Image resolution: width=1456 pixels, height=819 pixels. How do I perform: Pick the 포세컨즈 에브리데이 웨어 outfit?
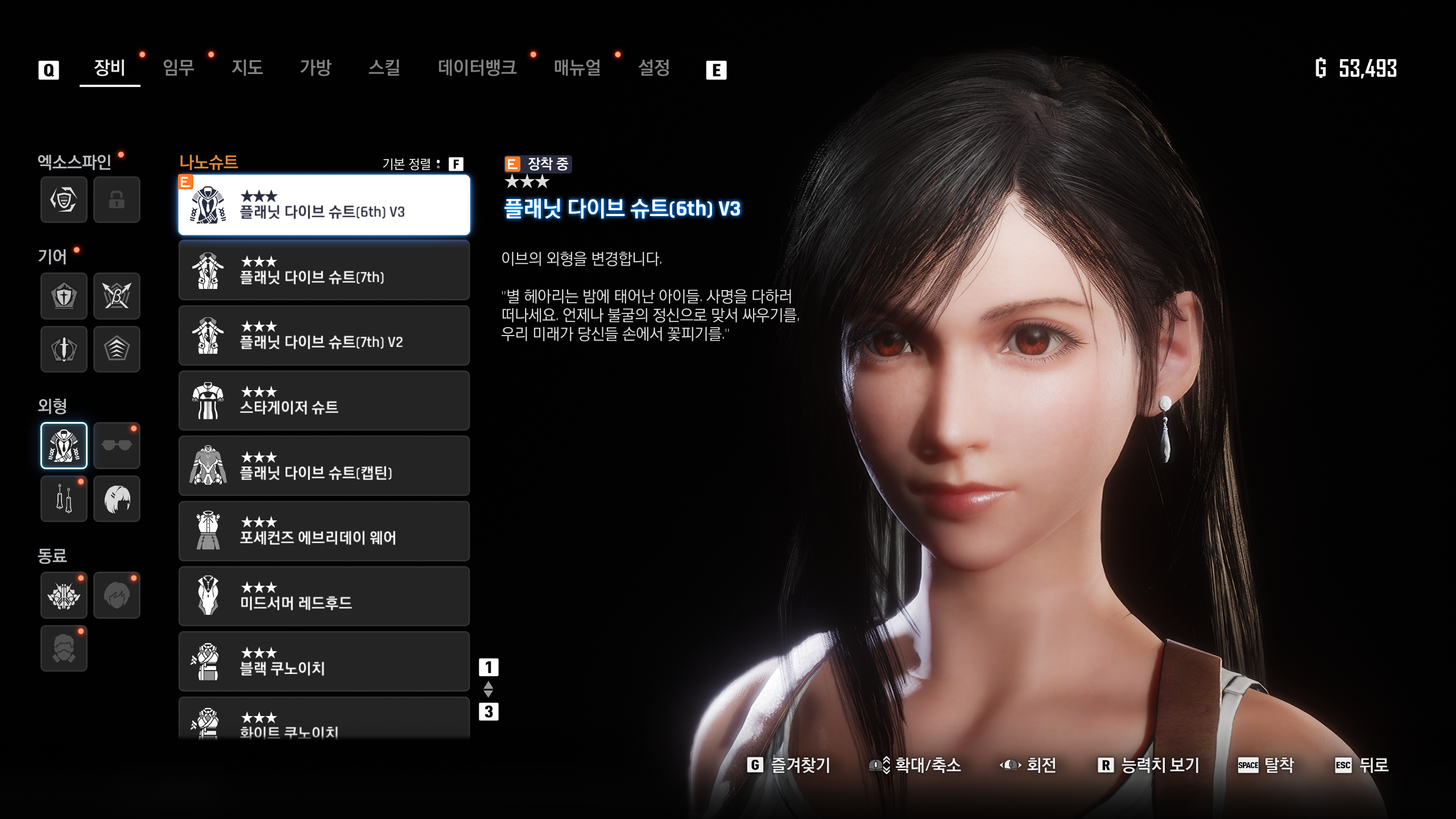[324, 531]
